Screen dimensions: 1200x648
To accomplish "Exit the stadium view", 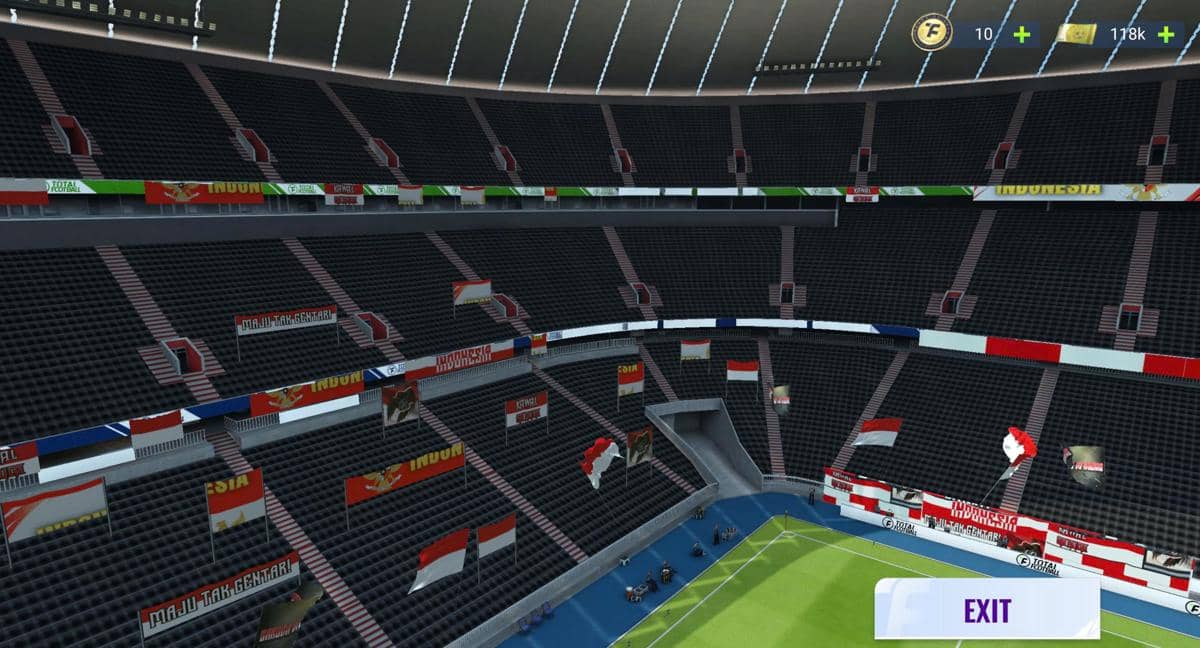I will (x=986, y=609).
